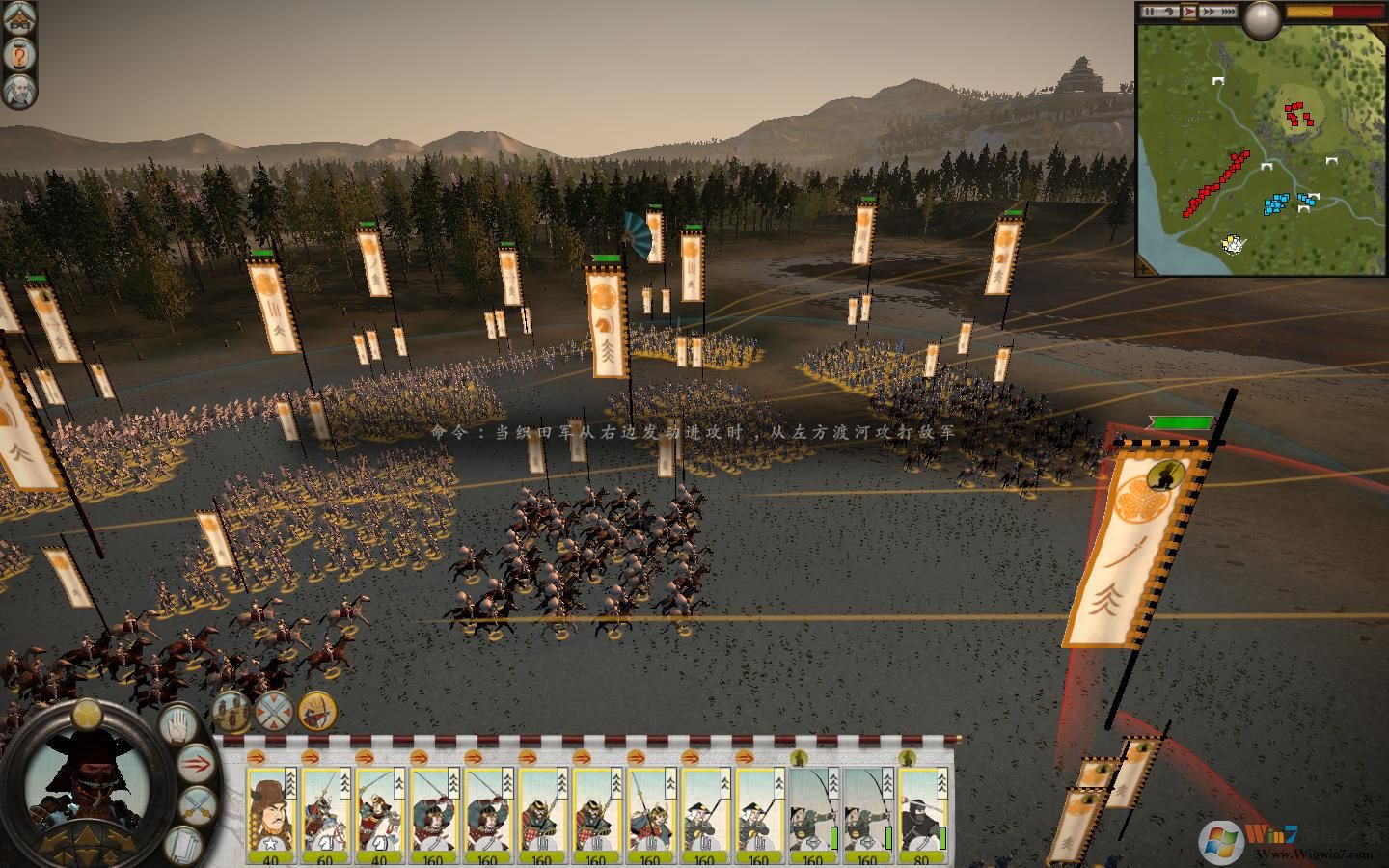Pause the battle
This screenshot has height=868, width=1389.
click(x=1150, y=12)
